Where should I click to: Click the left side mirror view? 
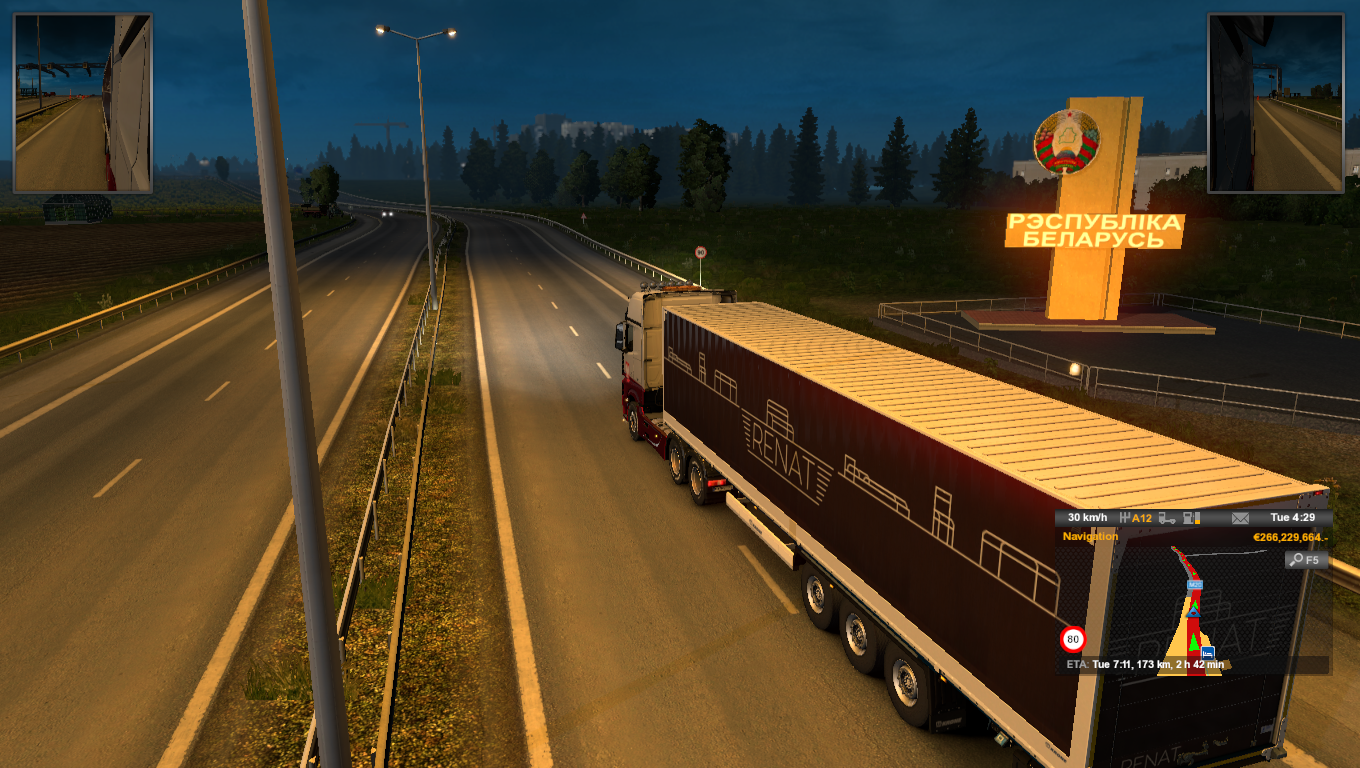tap(82, 103)
